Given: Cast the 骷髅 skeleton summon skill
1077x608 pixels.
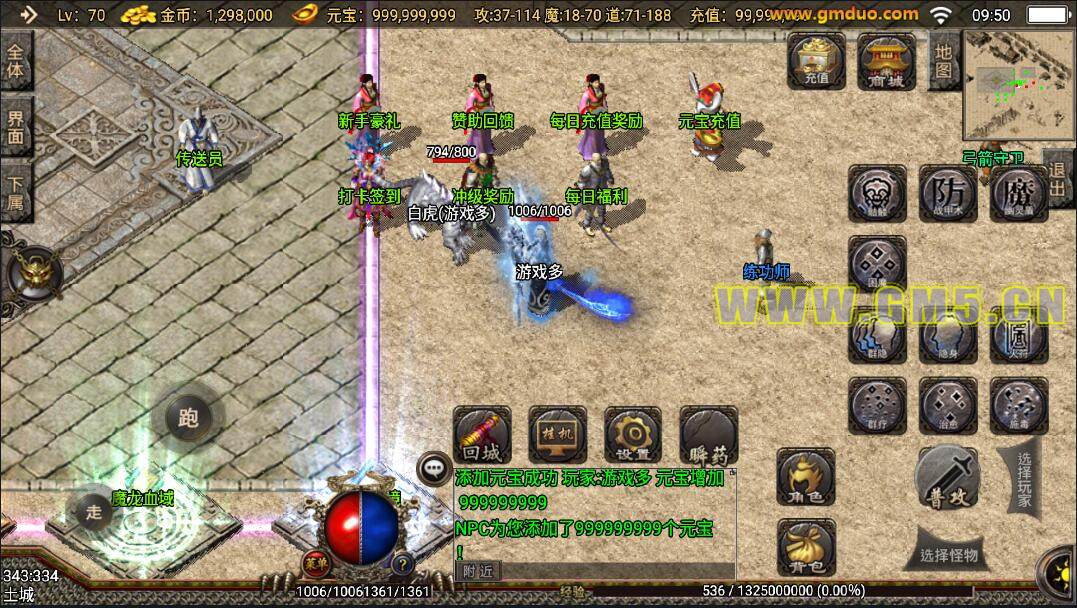Looking at the screenshot, I should point(877,192).
